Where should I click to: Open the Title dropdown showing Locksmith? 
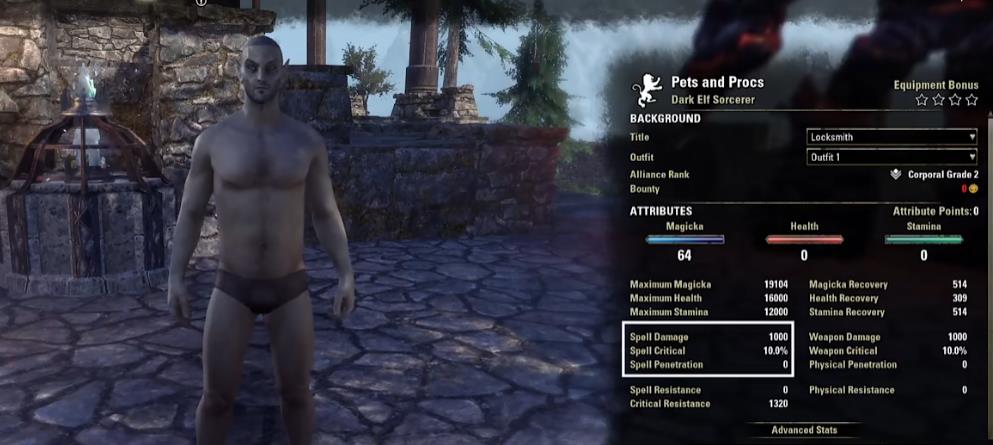[891, 136]
